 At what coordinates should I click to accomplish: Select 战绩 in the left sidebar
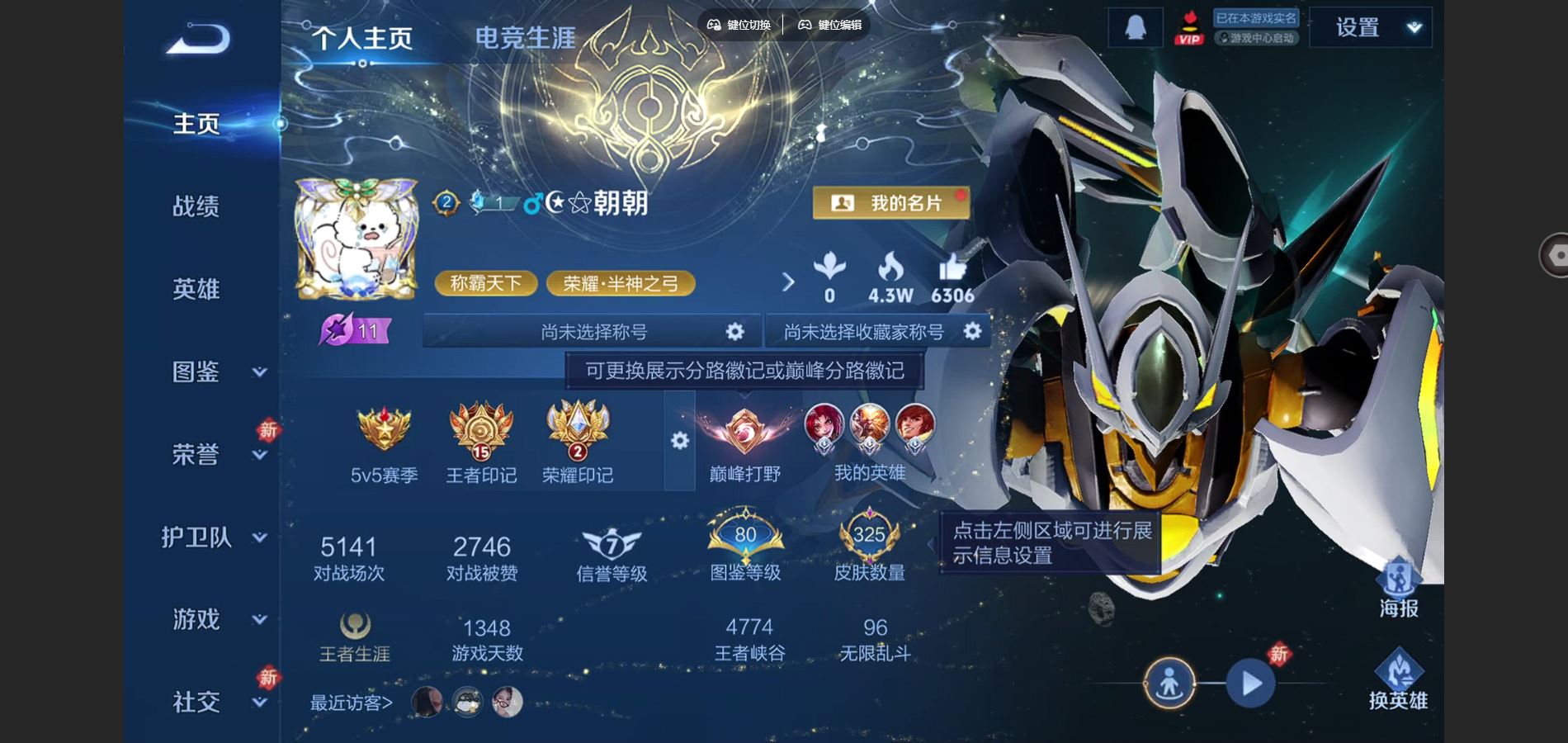[x=197, y=206]
